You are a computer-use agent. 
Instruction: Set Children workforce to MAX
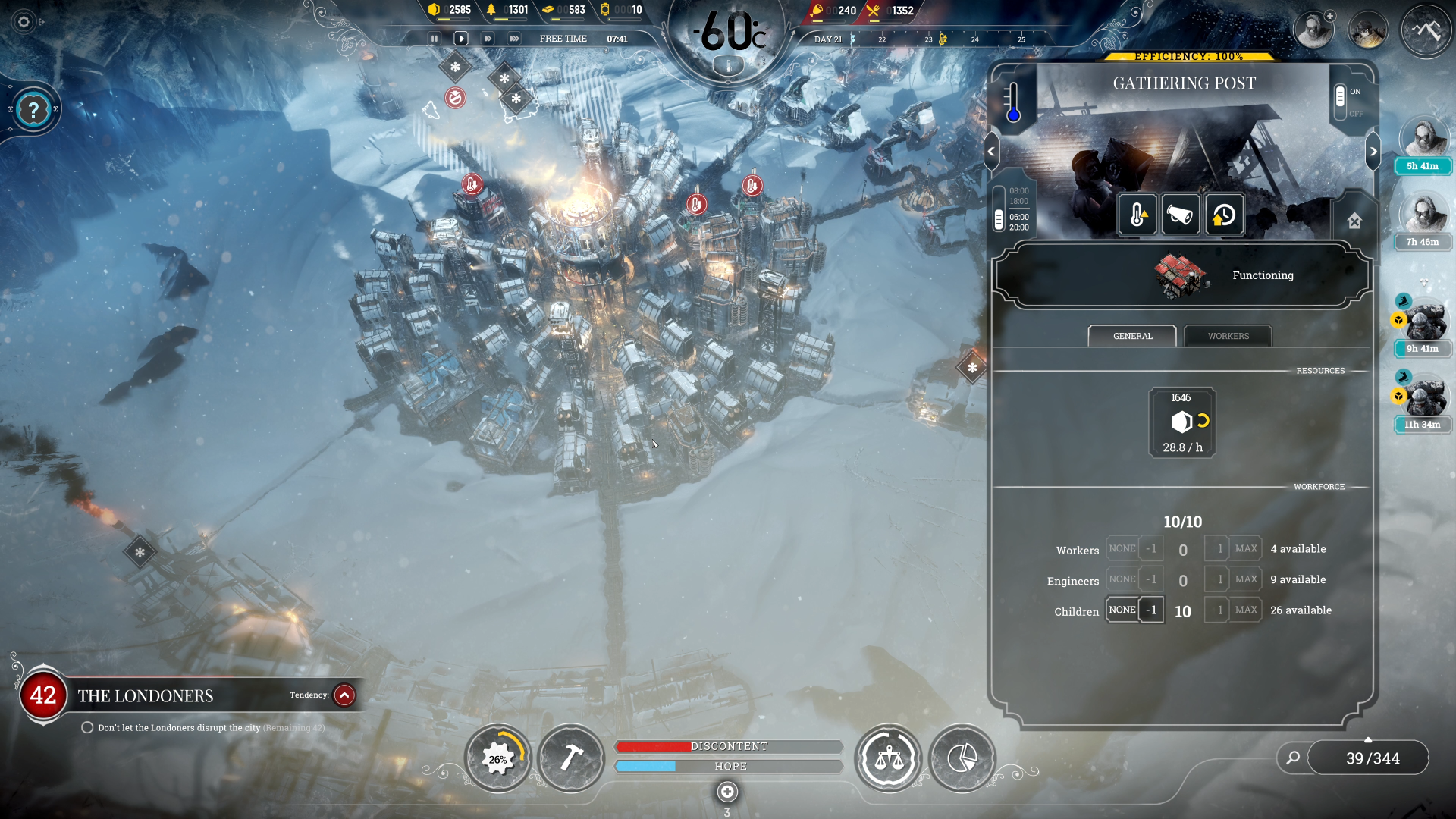(x=1246, y=609)
